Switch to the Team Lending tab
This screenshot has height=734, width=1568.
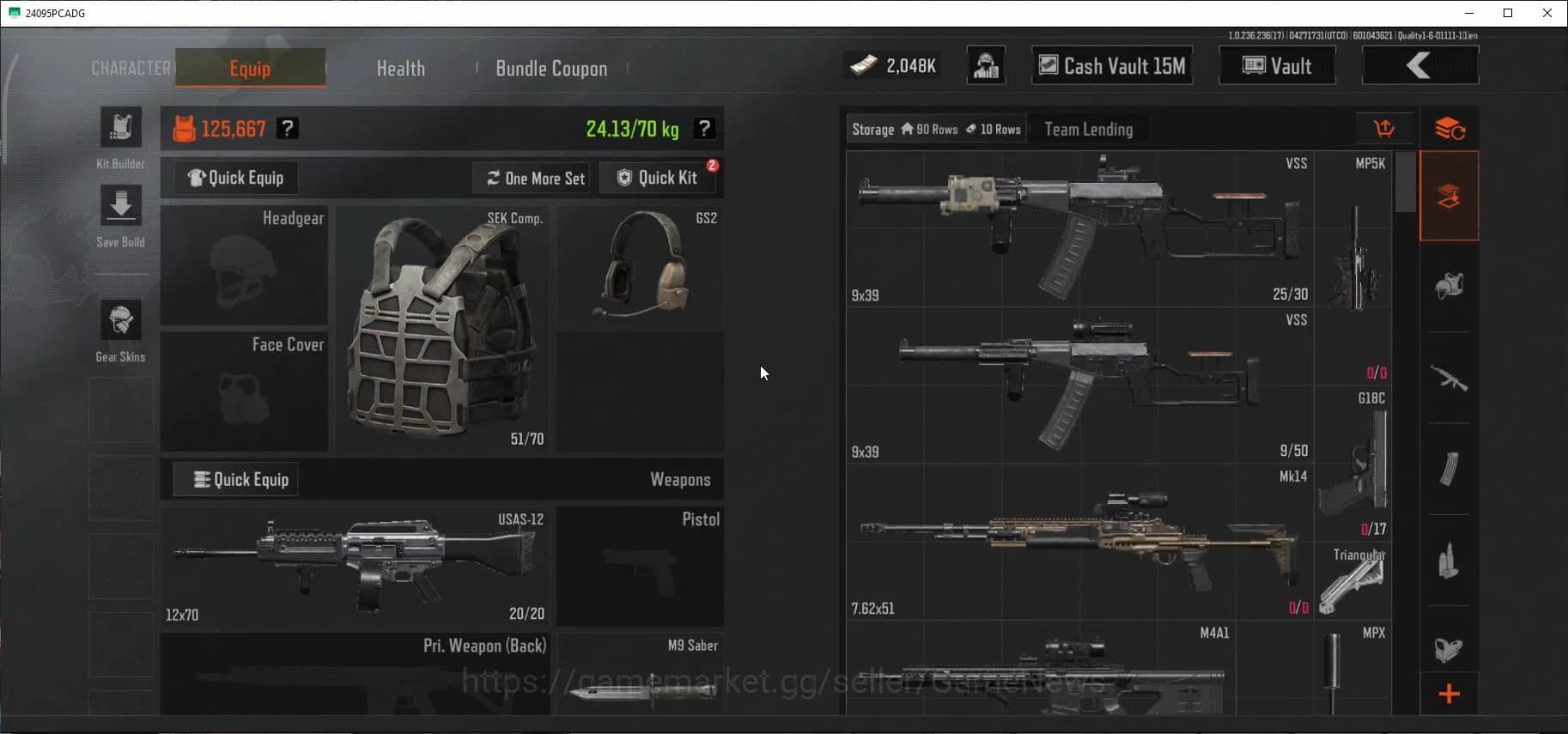coord(1088,128)
